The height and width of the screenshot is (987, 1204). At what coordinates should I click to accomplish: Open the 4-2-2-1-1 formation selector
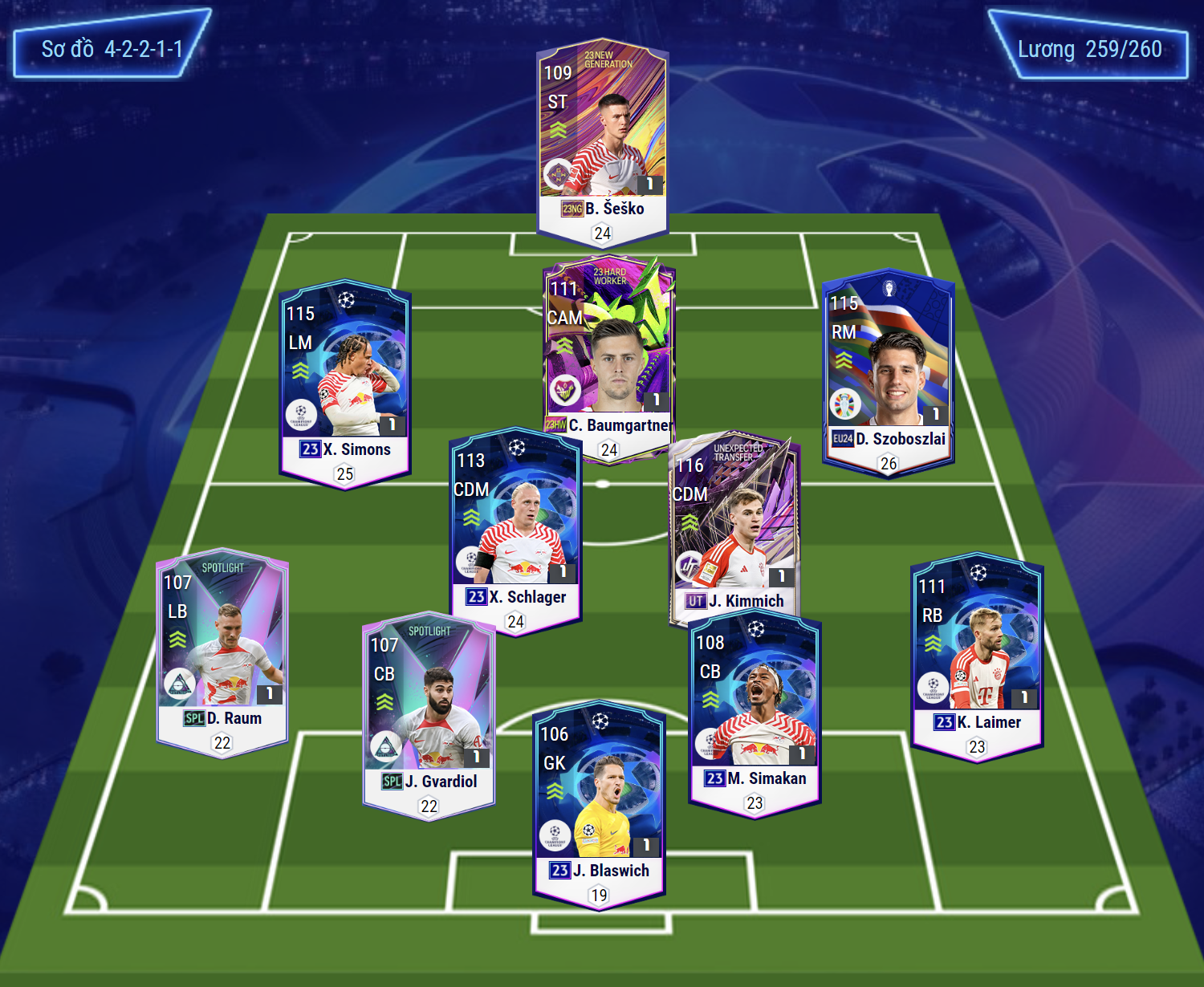112,49
